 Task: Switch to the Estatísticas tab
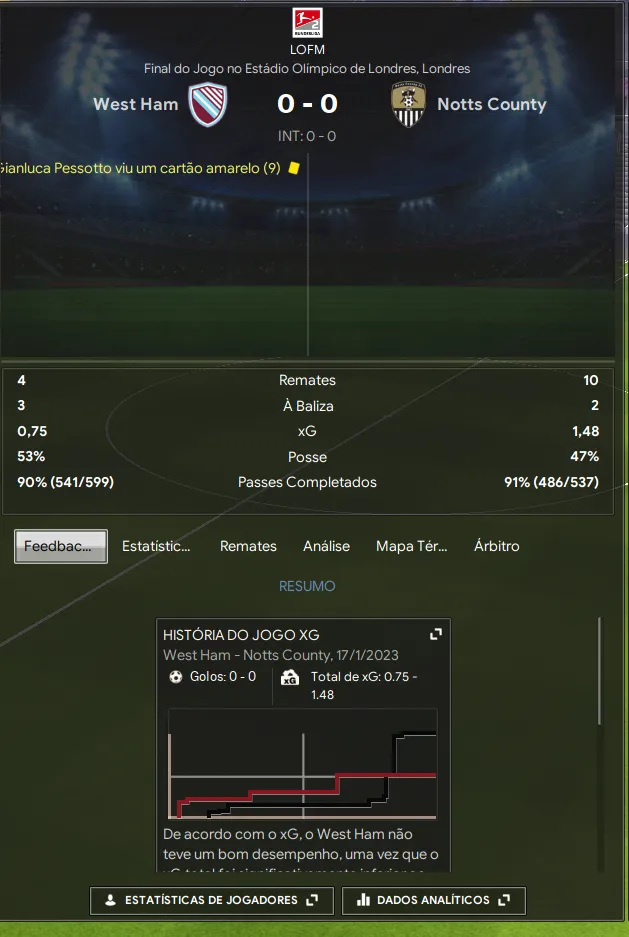(156, 546)
